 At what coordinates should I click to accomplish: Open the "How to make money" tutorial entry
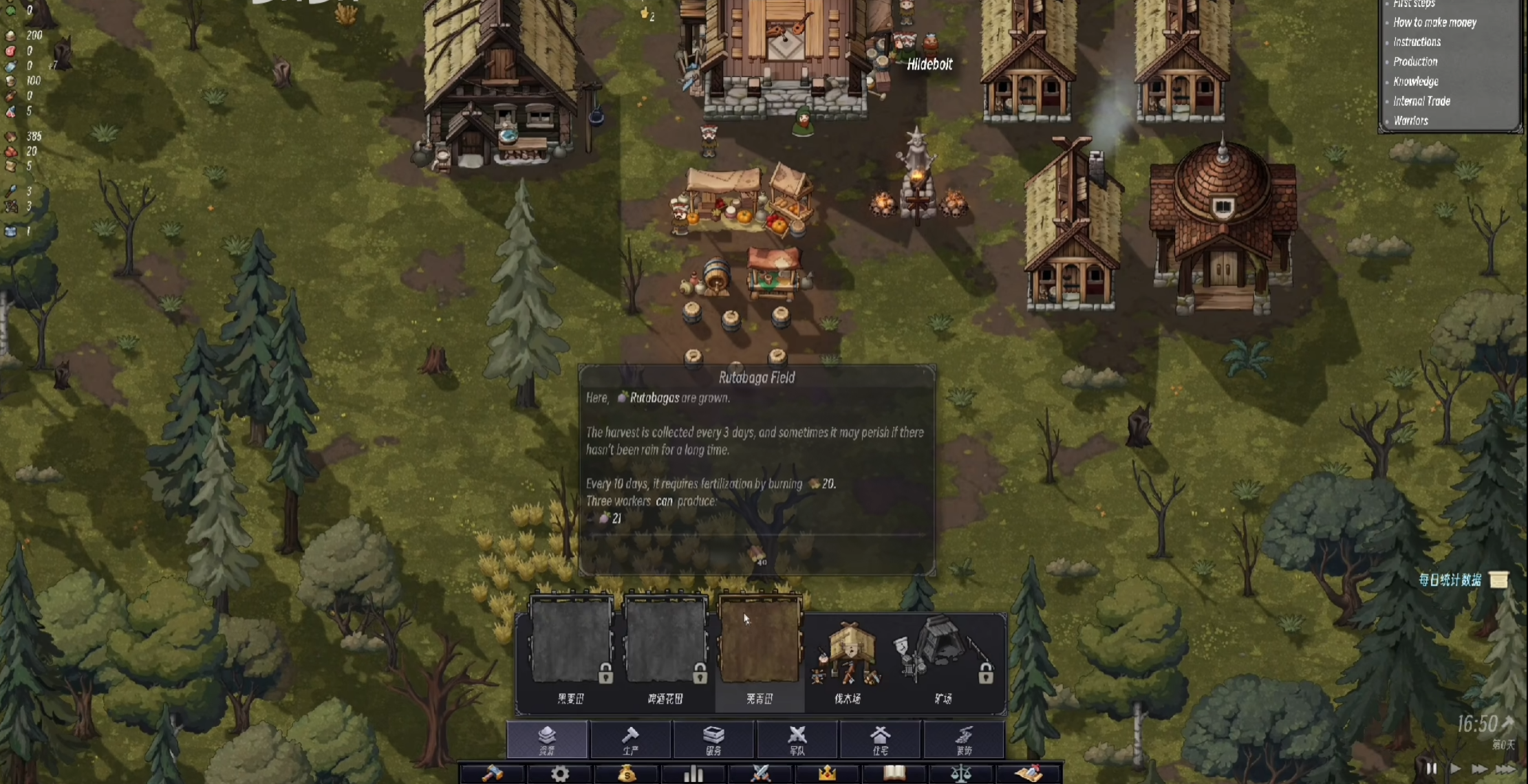(x=1434, y=23)
